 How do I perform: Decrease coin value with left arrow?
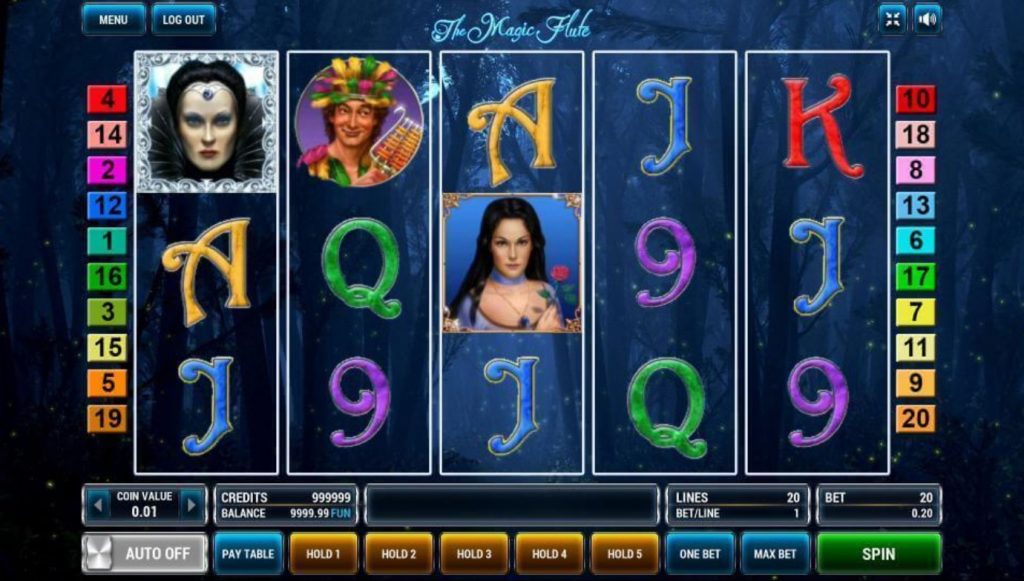(97, 505)
